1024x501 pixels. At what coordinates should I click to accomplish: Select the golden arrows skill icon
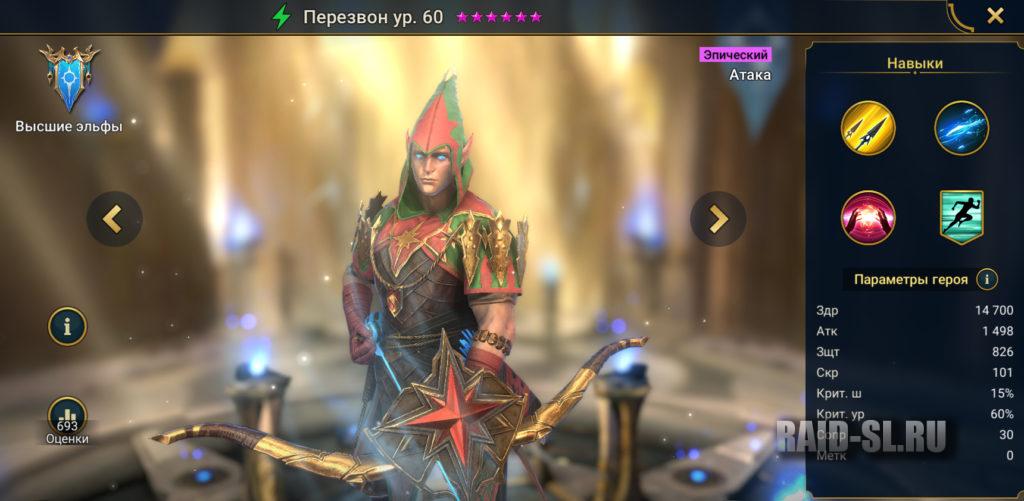[868, 127]
